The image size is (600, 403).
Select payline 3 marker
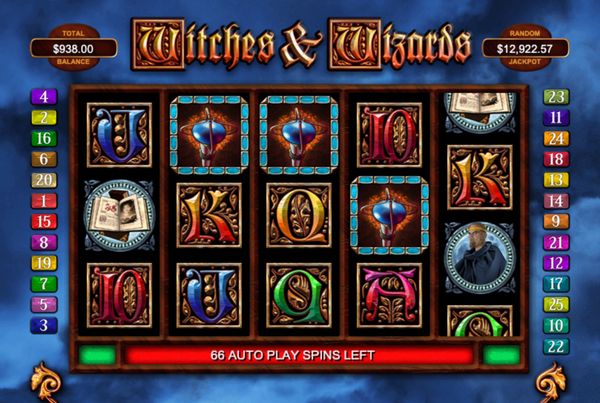[x=44, y=325]
